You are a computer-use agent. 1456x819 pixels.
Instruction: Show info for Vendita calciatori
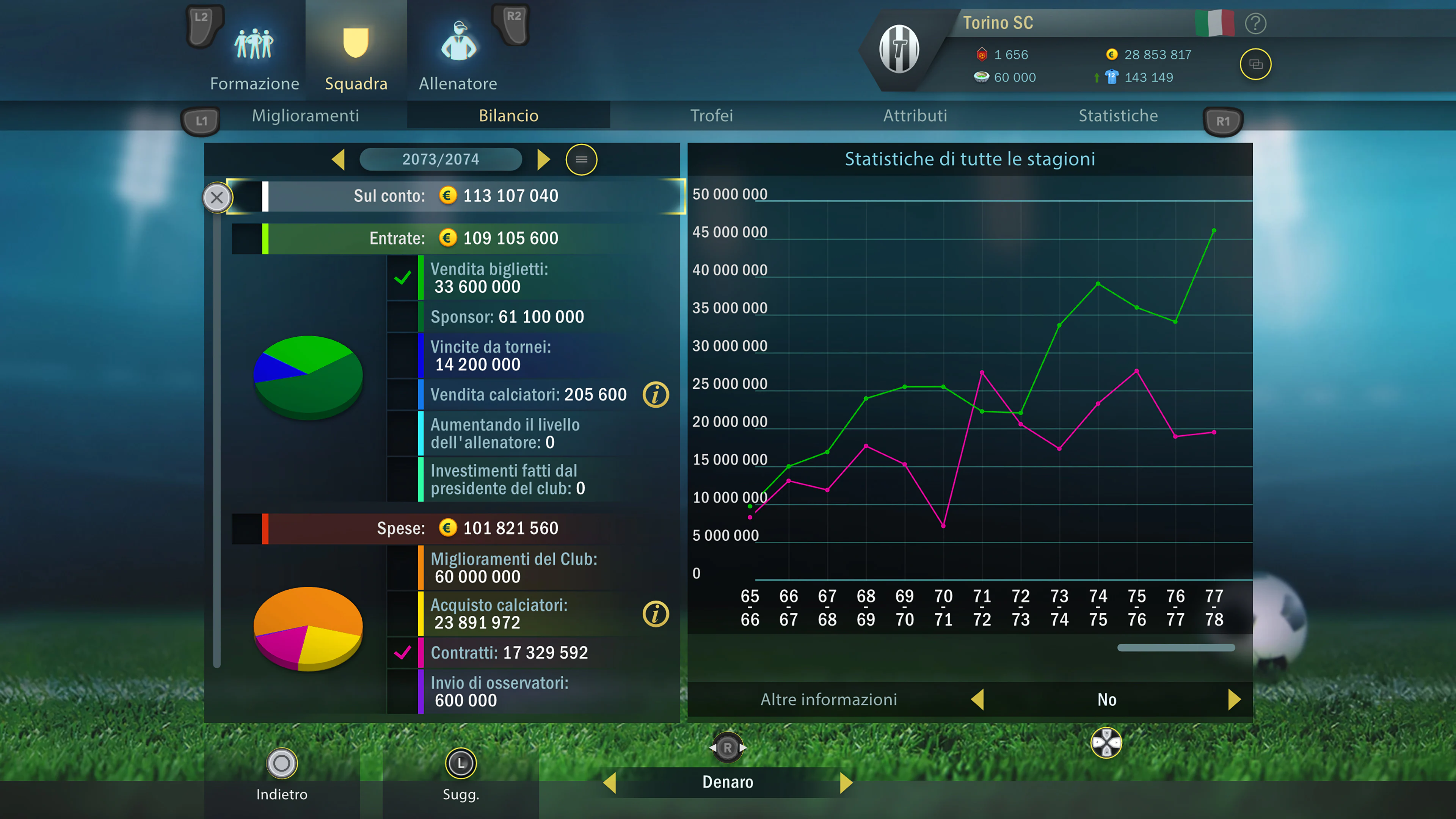tap(656, 394)
